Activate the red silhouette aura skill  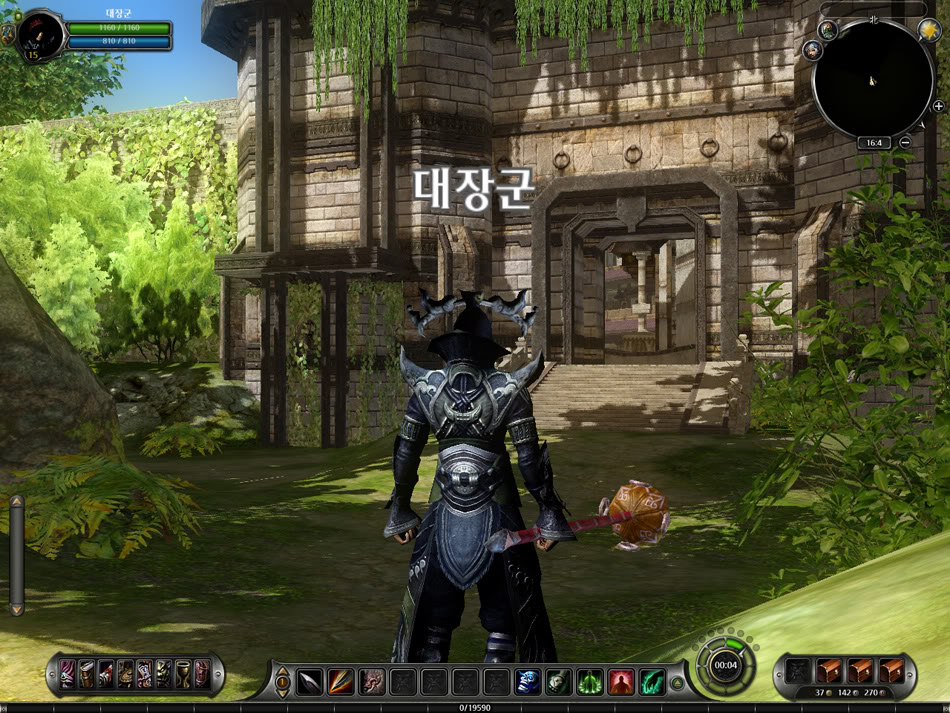coord(621,682)
